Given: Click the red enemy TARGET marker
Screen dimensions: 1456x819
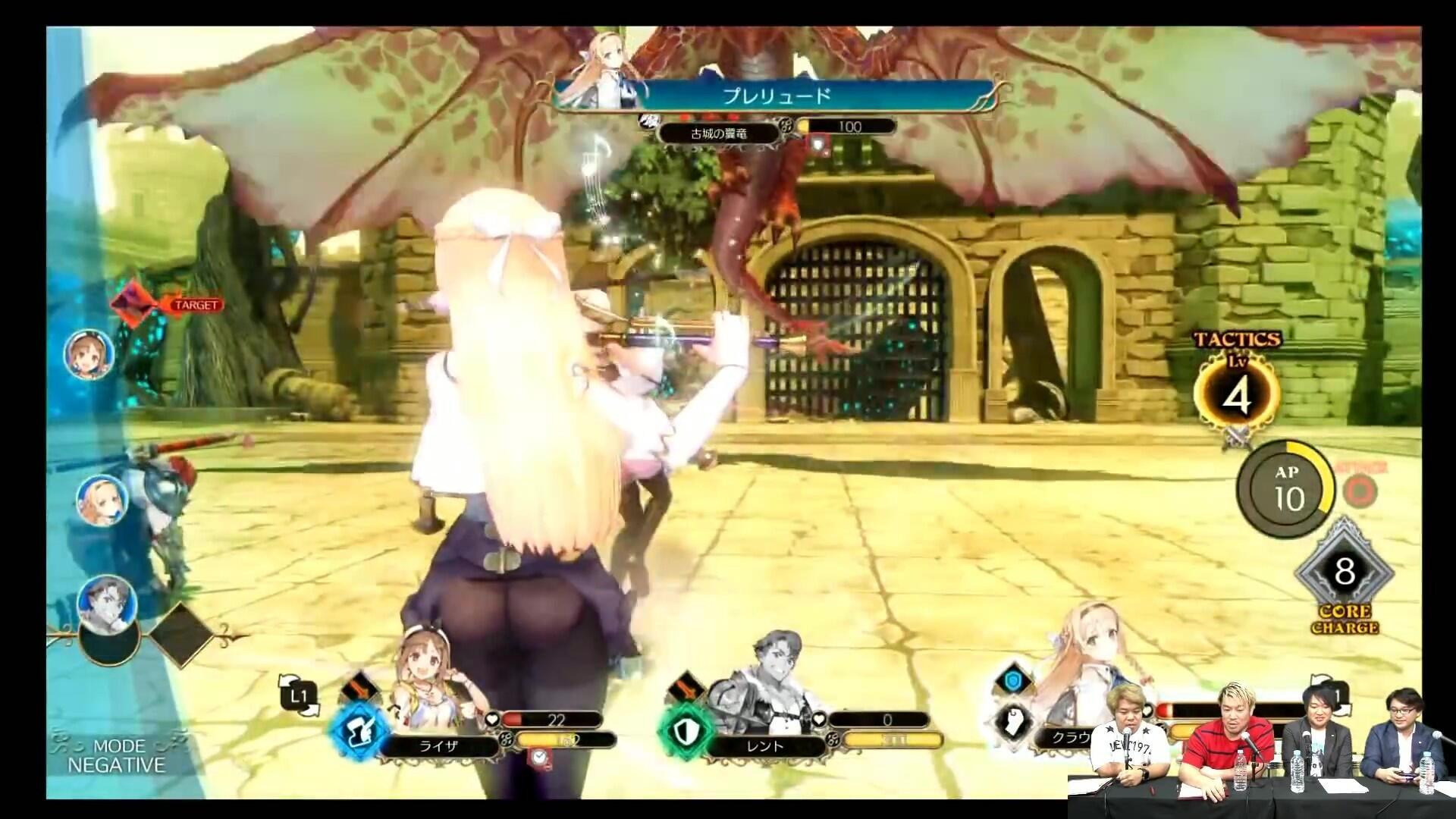Looking at the screenshot, I should point(134,304).
